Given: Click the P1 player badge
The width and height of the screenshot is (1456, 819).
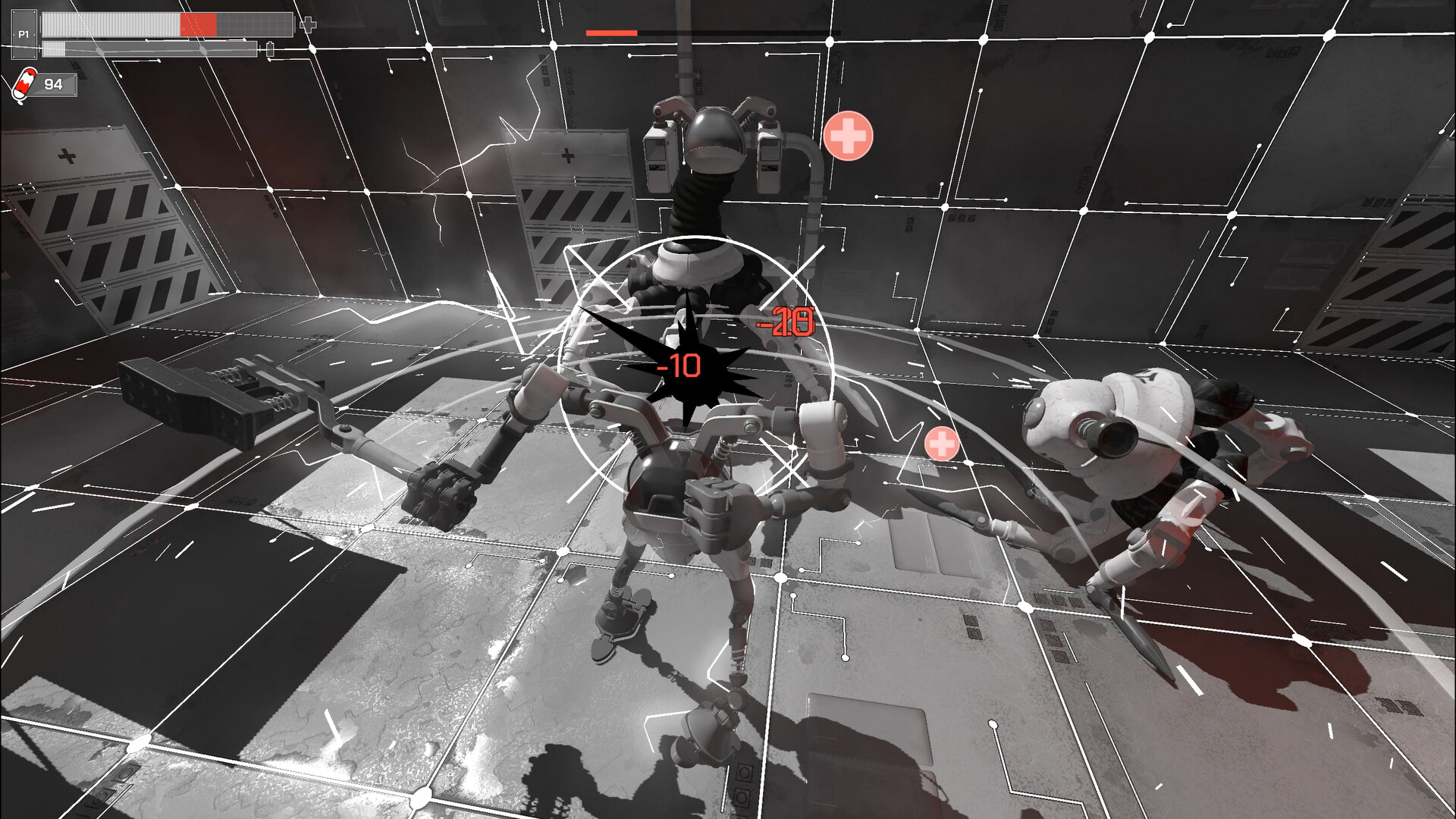Looking at the screenshot, I should [24, 35].
